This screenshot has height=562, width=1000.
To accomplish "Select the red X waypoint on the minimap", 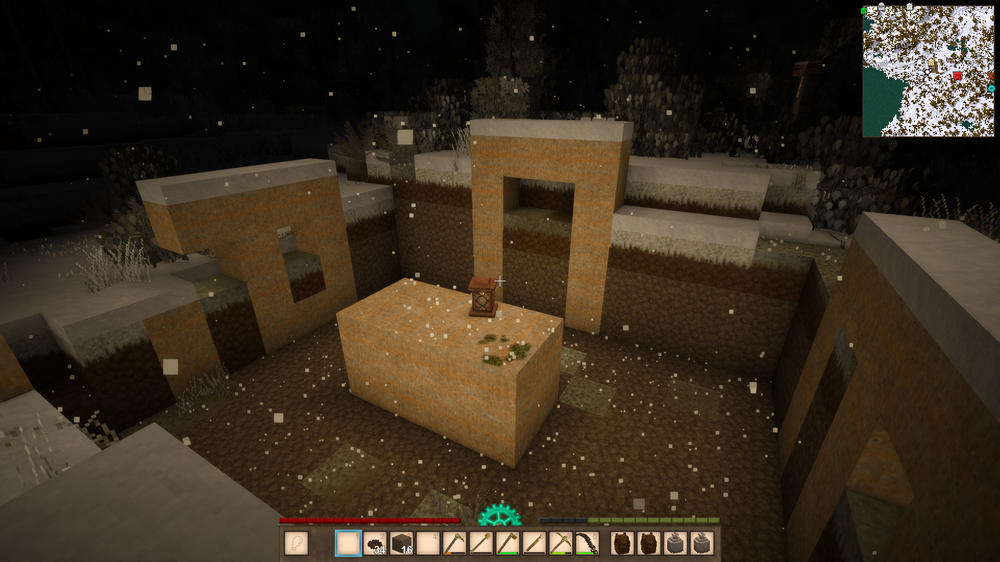I will point(991,75).
